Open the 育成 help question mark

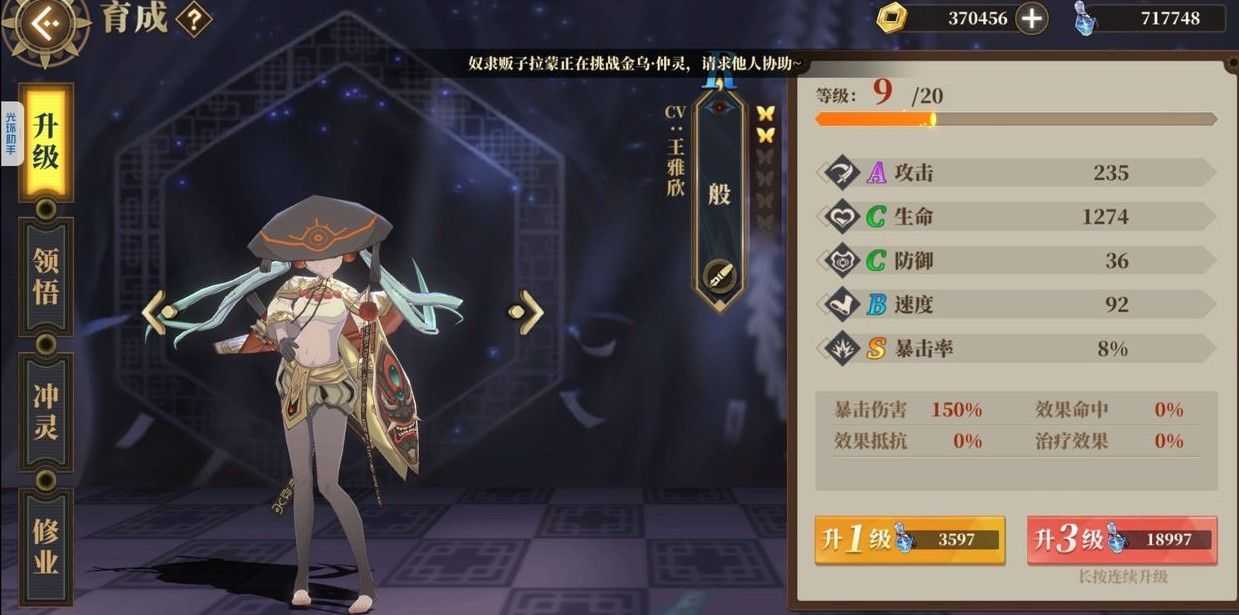[193, 19]
